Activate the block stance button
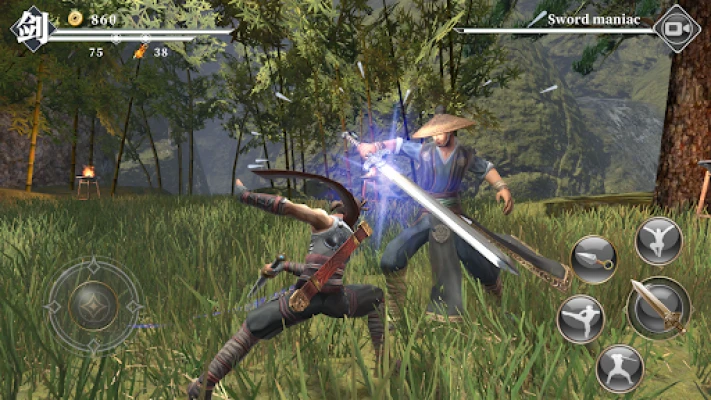711x400 pixels. [x=619, y=367]
